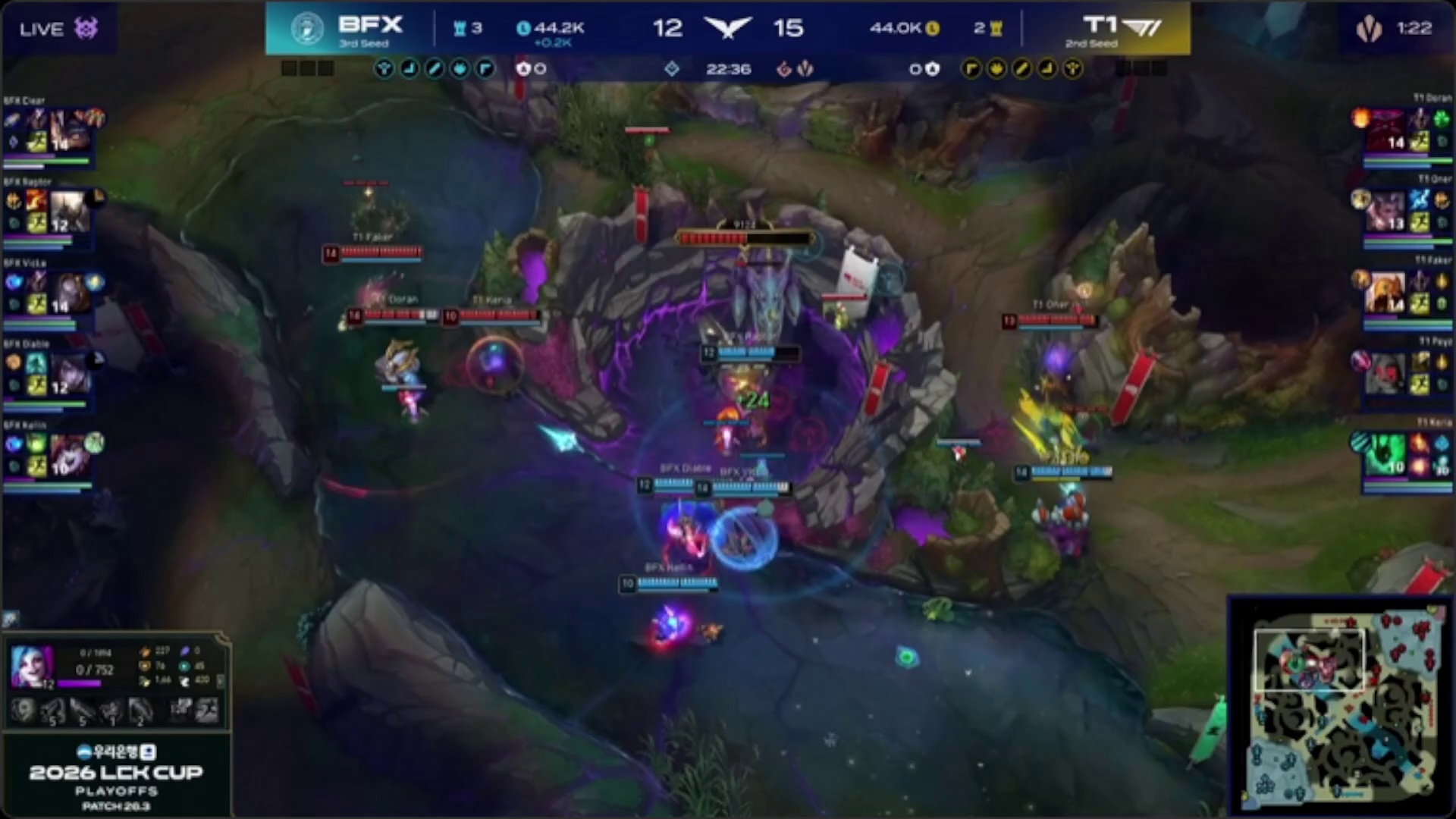Select T1 Oner's champion portrait
Screen dimensions: 1456x819
click(1386, 211)
